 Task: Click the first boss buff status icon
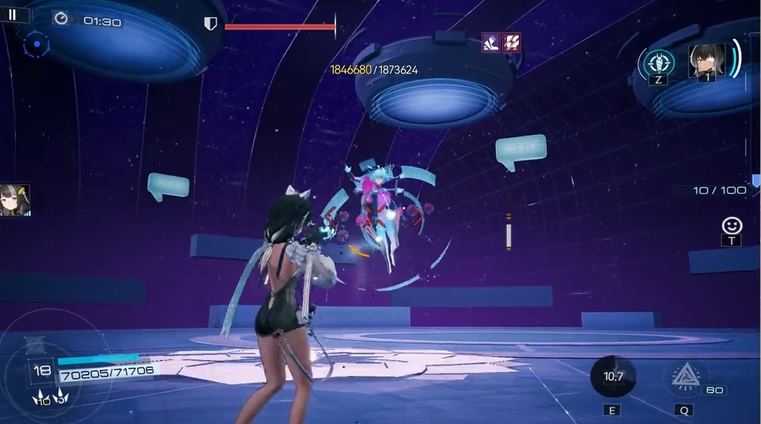[x=491, y=42]
